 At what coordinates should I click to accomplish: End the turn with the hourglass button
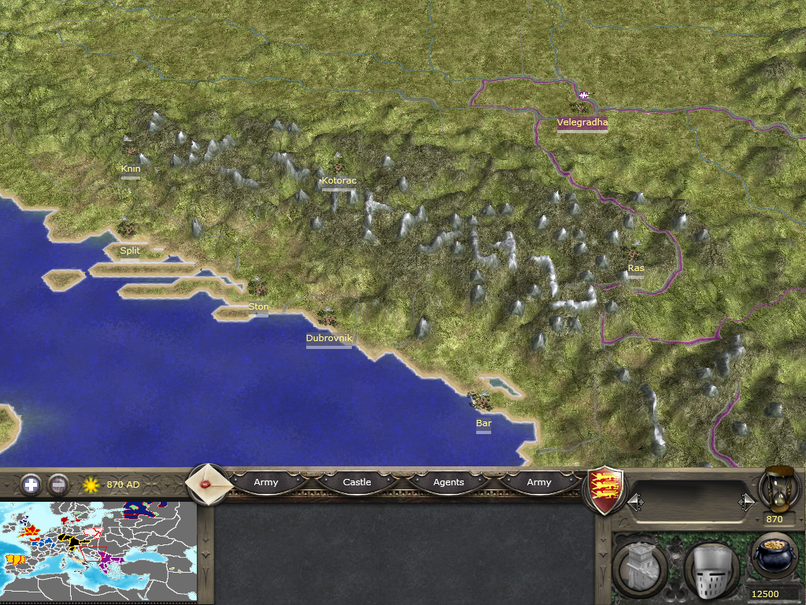pos(775,489)
